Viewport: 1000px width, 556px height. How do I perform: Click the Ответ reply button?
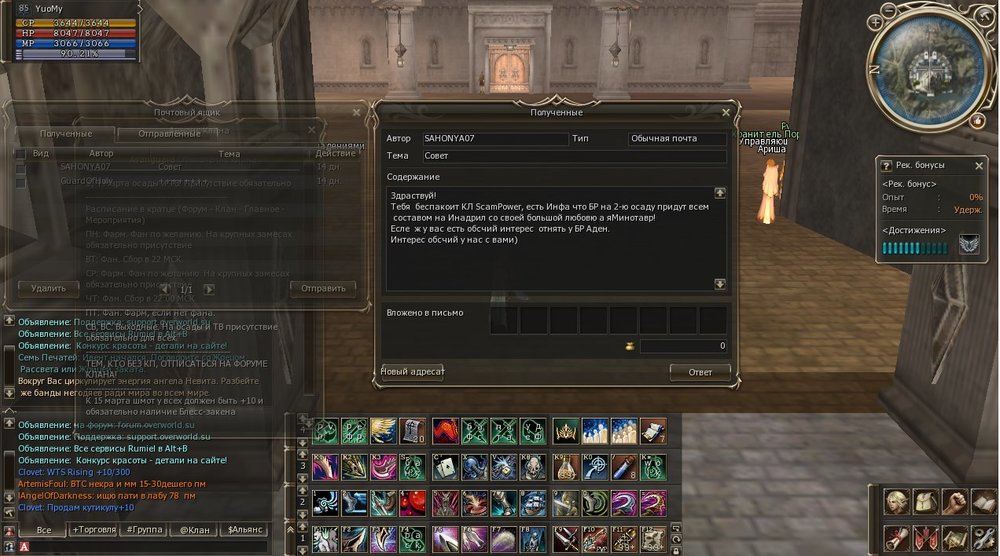point(699,372)
